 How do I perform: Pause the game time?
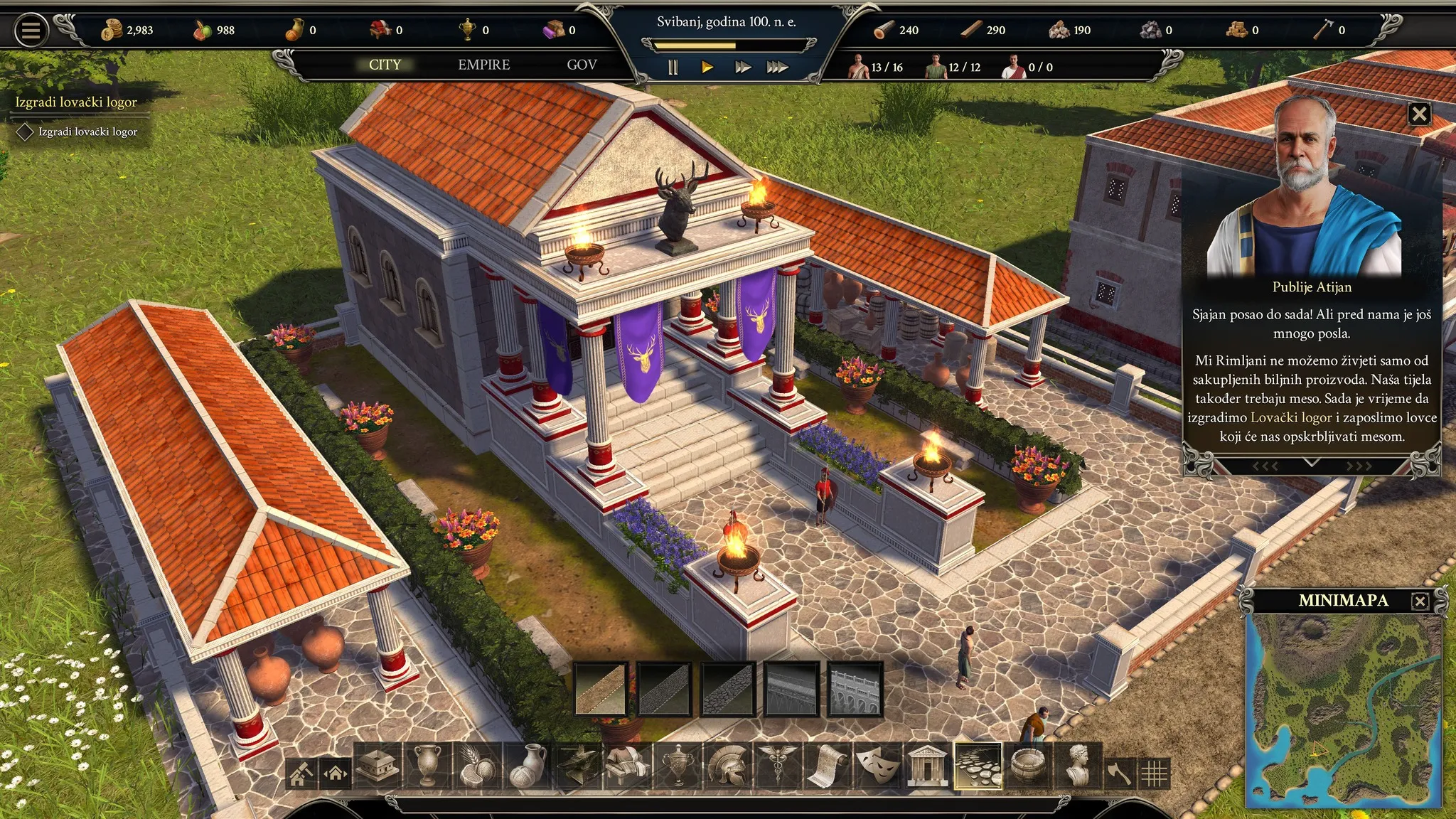click(673, 68)
